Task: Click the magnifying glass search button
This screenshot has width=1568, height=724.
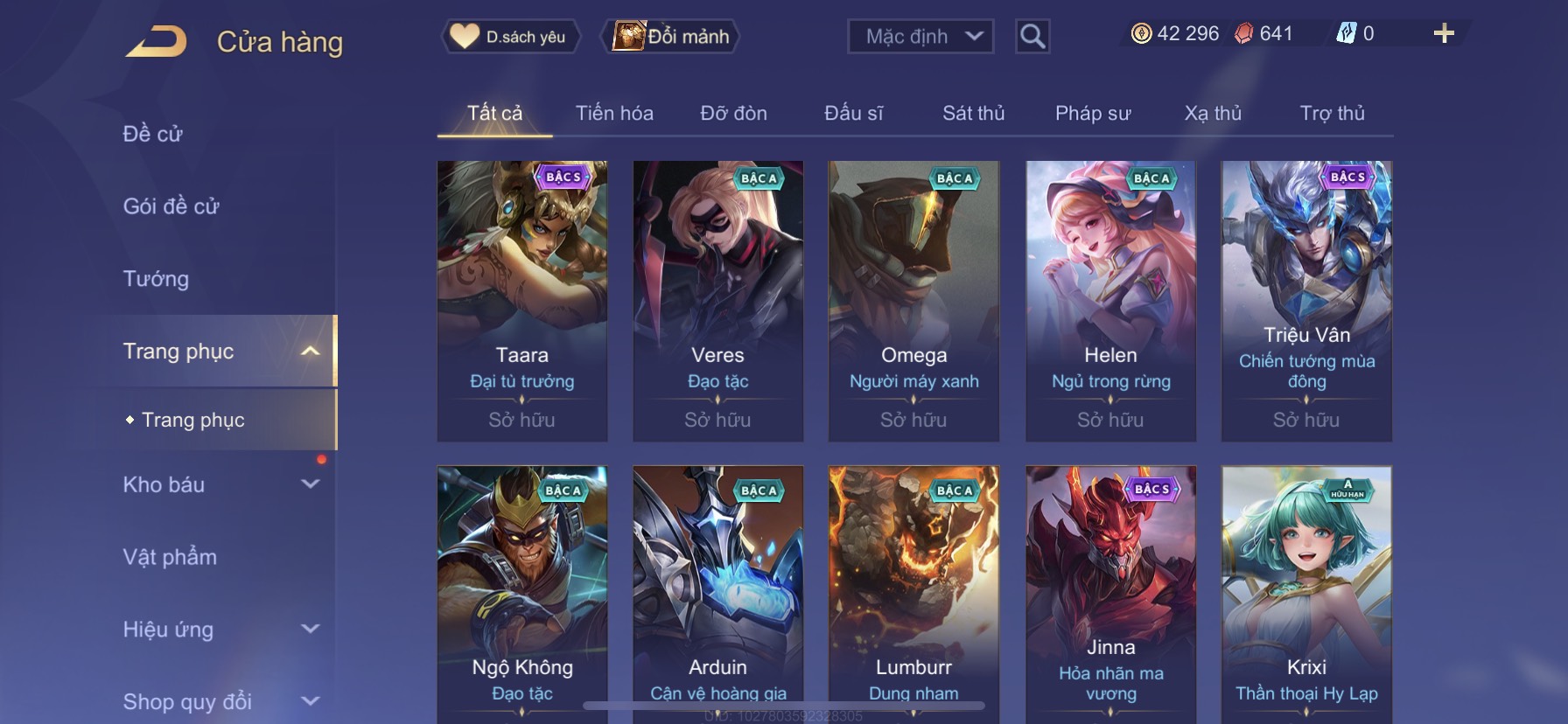Action: (1032, 37)
